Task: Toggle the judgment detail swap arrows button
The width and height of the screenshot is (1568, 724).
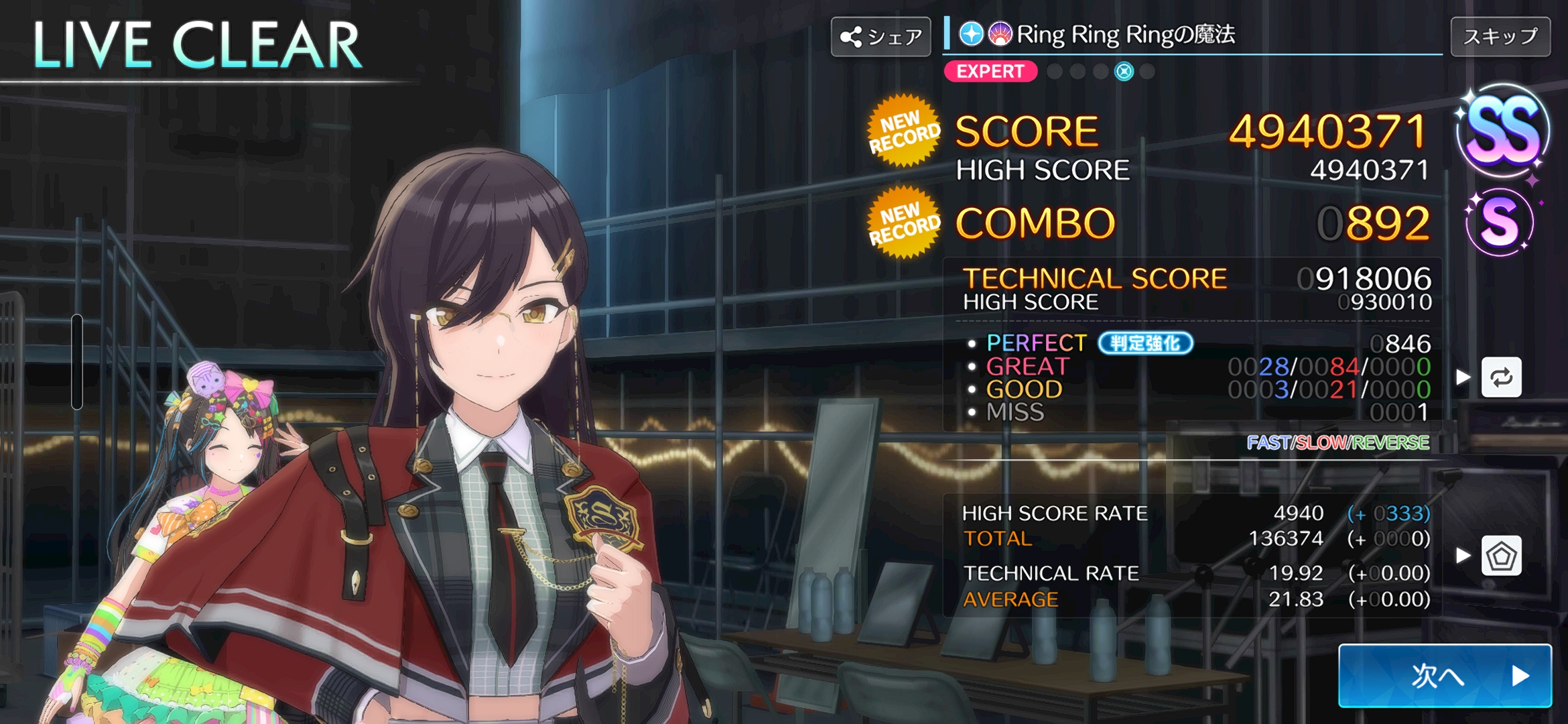Action: click(x=1501, y=377)
